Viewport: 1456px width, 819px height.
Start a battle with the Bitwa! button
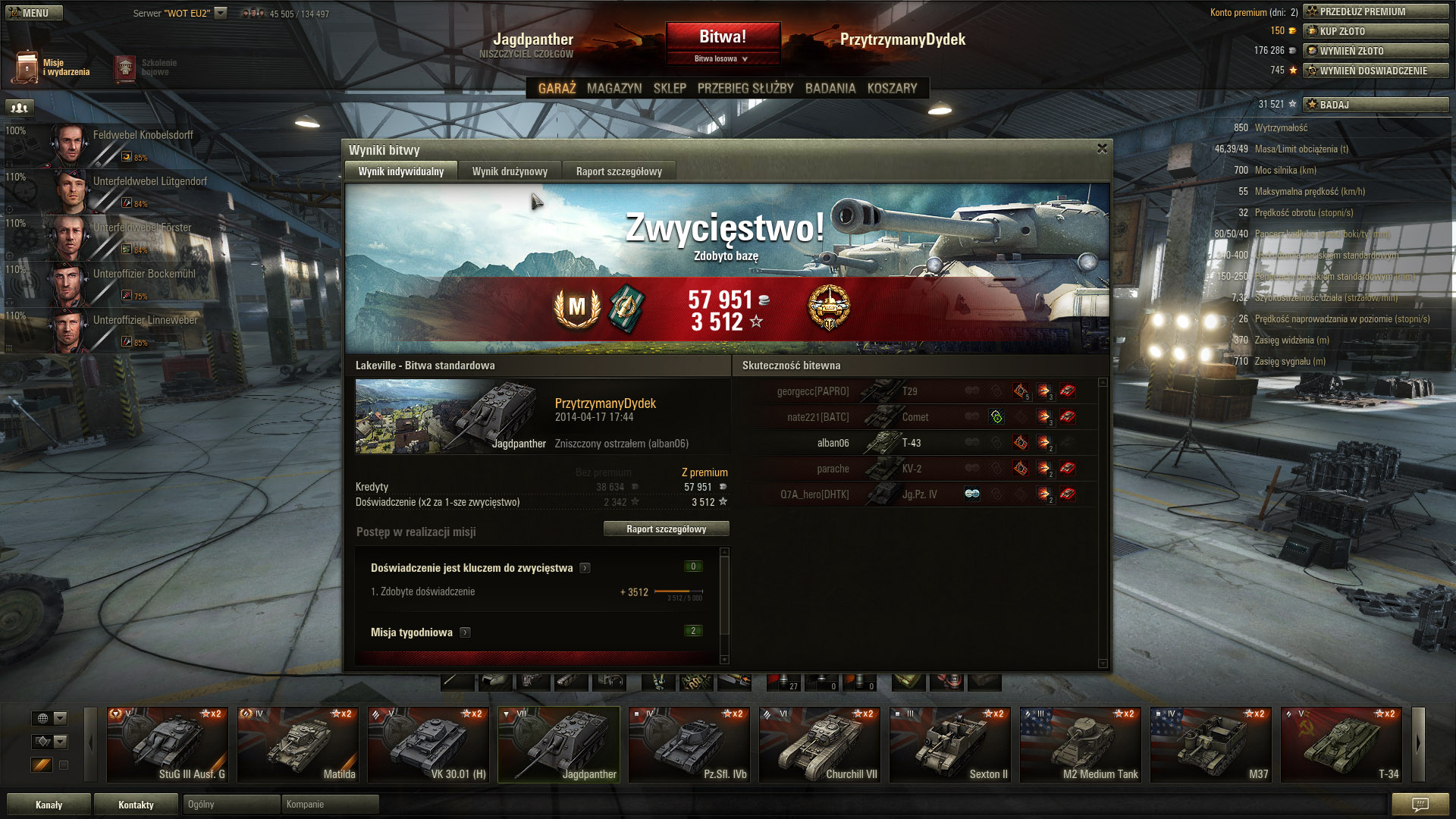723,36
